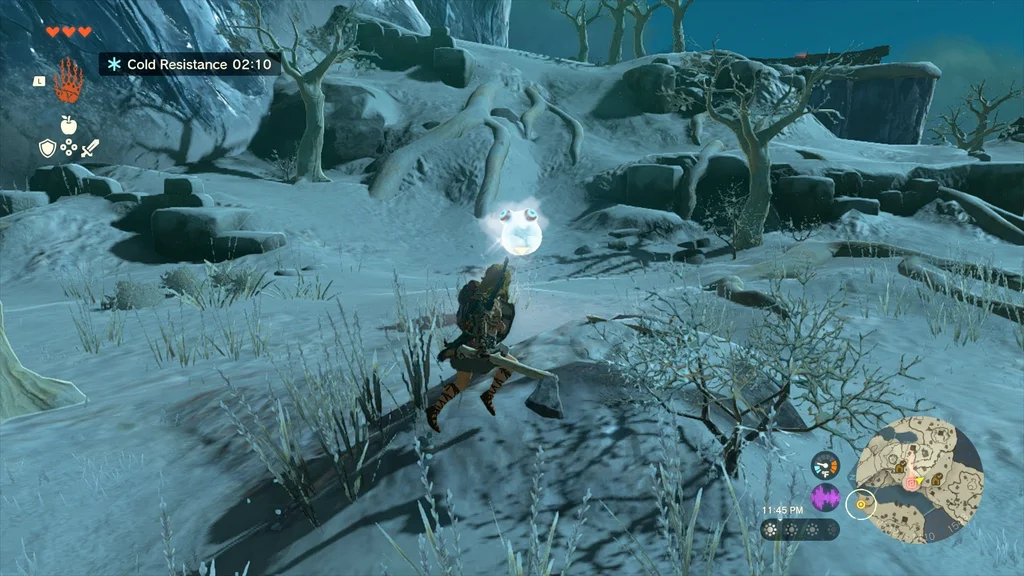Choose the sword weapon quick-select icon
1024x576 pixels.
pyautogui.click(x=90, y=148)
